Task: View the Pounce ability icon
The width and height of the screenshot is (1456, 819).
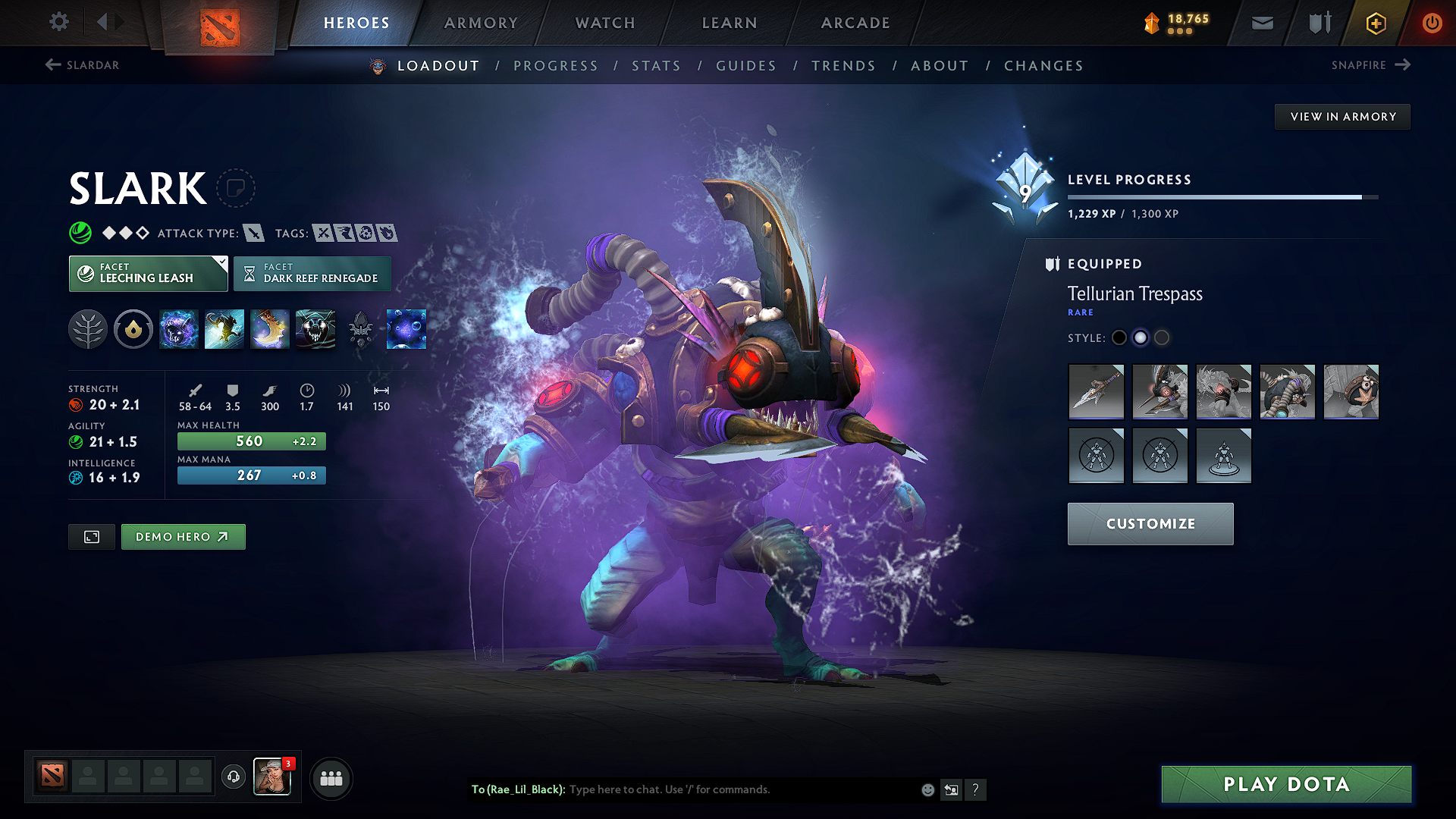Action: point(224,329)
